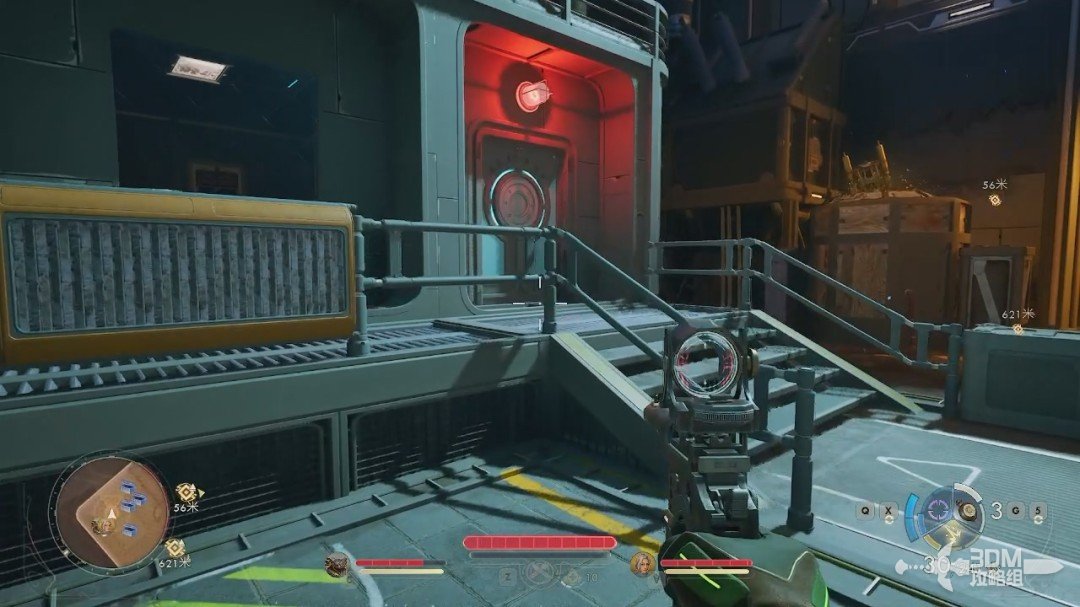Select the purple crosshair ability icon
This screenshot has height=607, width=1080.
click(937, 509)
